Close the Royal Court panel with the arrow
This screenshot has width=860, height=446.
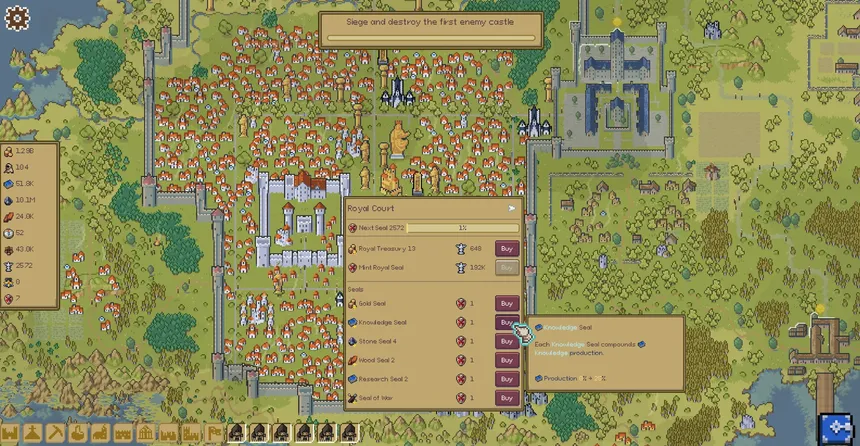tap(512, 209)
